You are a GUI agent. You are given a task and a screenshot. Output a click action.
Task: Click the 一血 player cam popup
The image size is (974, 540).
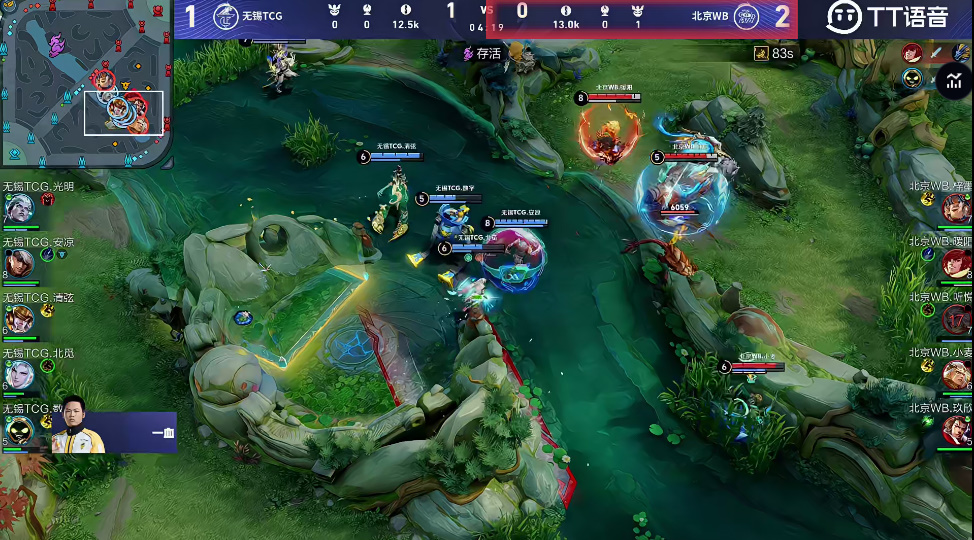coord(114,432)
